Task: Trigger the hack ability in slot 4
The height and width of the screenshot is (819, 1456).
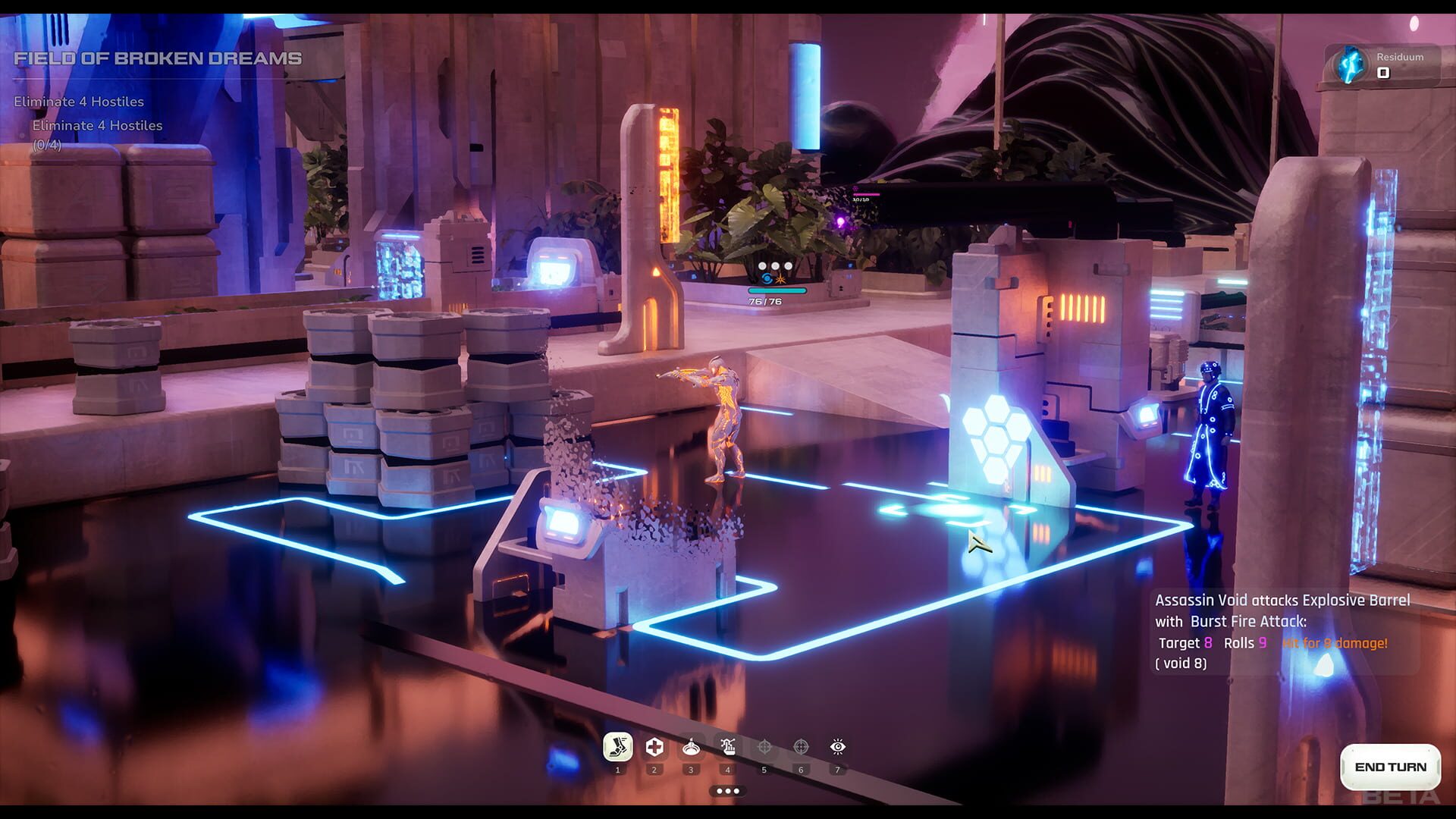Action: click(x=726, y=747)
